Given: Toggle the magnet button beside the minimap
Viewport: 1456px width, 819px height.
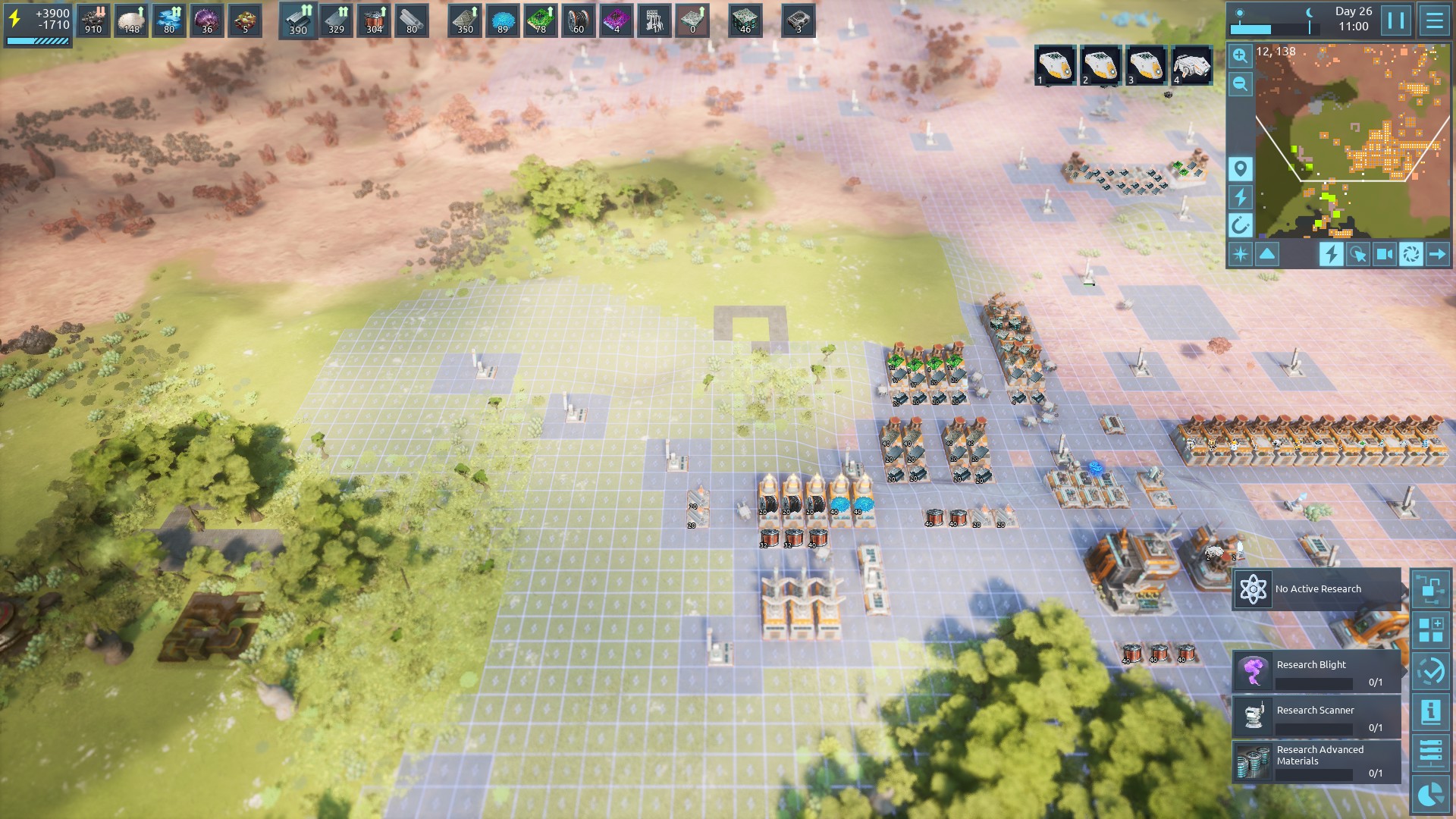Looking at the screenshot, I should pyautogui.click(x=1240, y=225).
